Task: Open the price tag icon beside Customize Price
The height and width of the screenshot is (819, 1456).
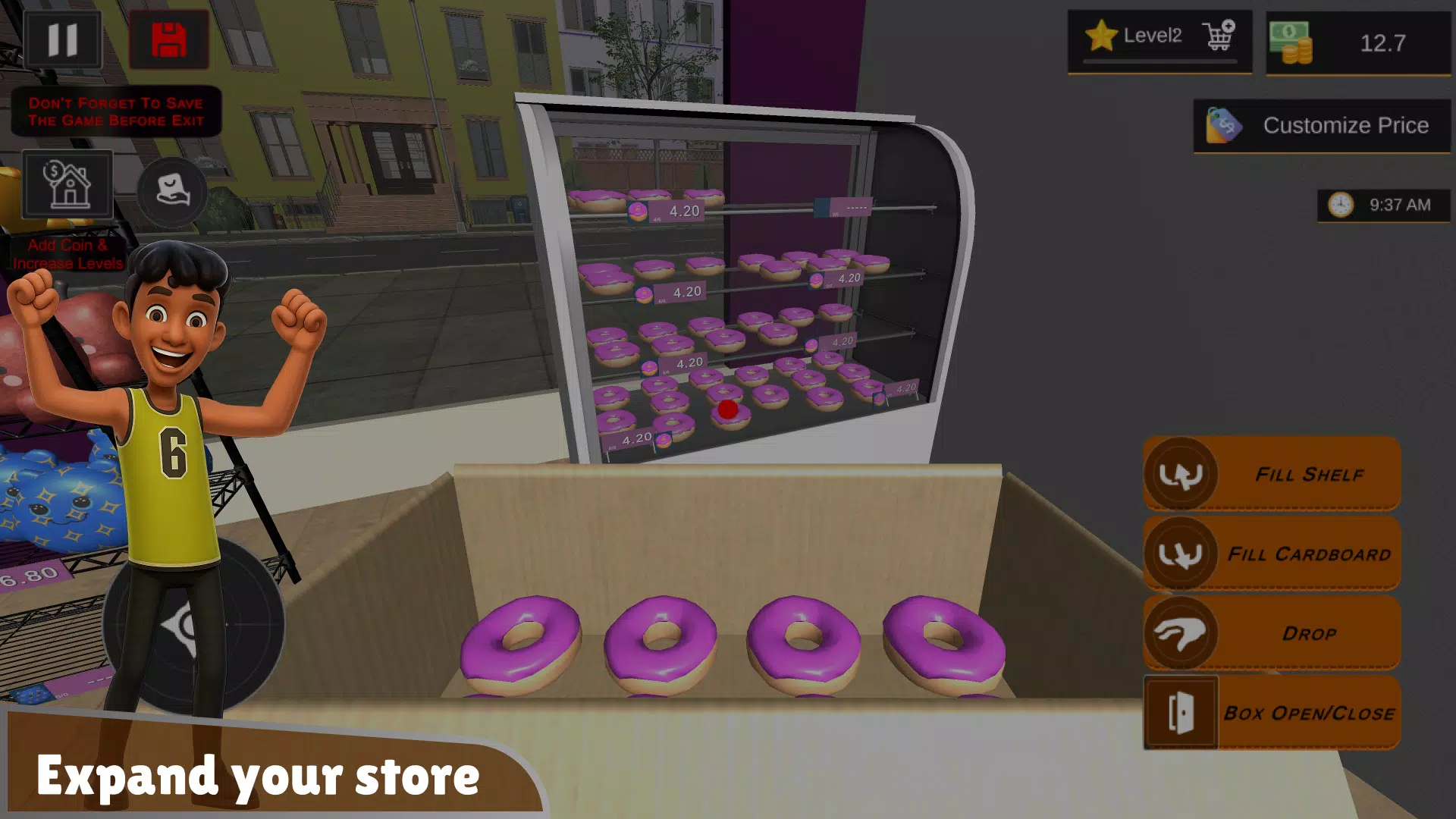Action: pos(1223,126)
